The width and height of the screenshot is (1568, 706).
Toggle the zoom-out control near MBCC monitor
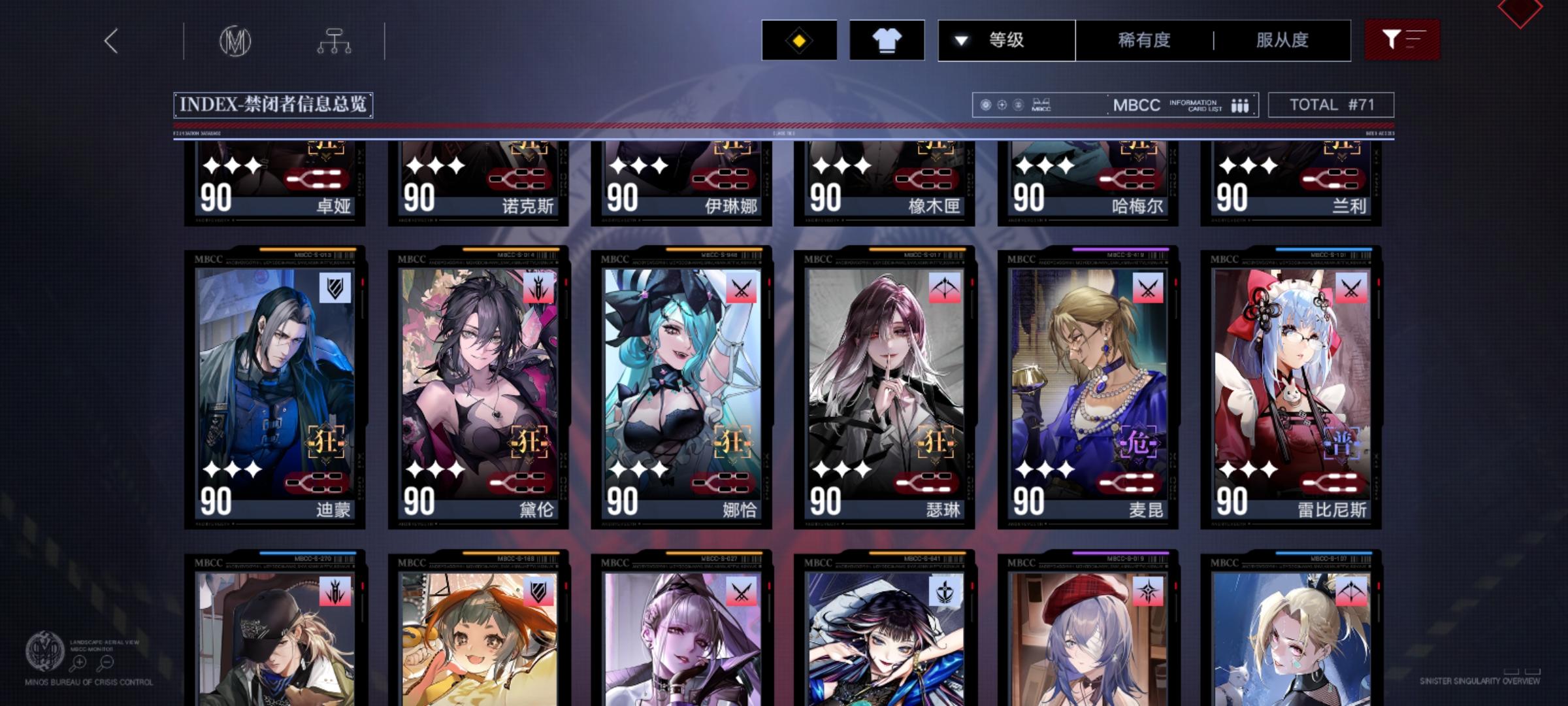(x=105, y=662)
